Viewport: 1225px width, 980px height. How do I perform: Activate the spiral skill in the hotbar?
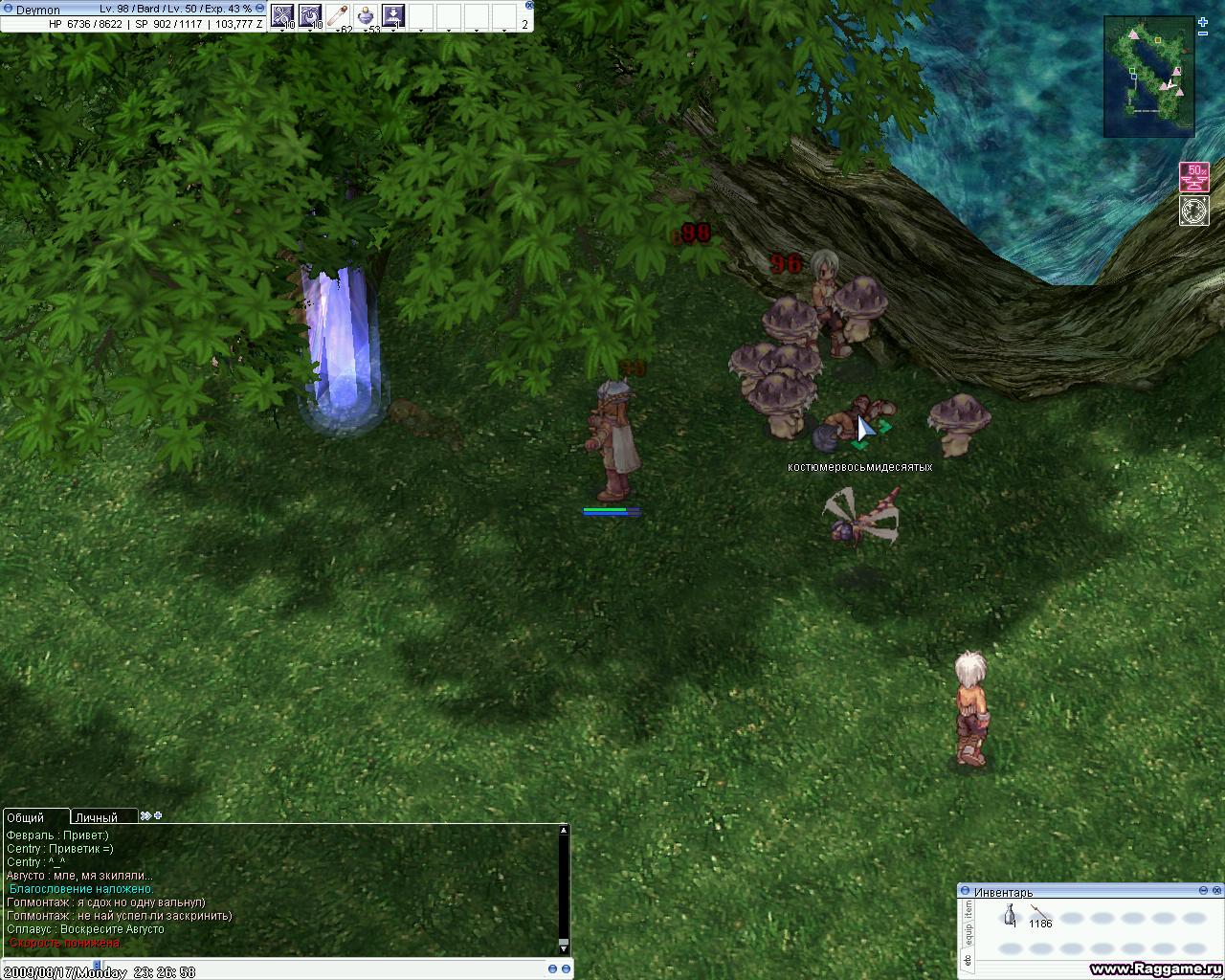(310, 15)
